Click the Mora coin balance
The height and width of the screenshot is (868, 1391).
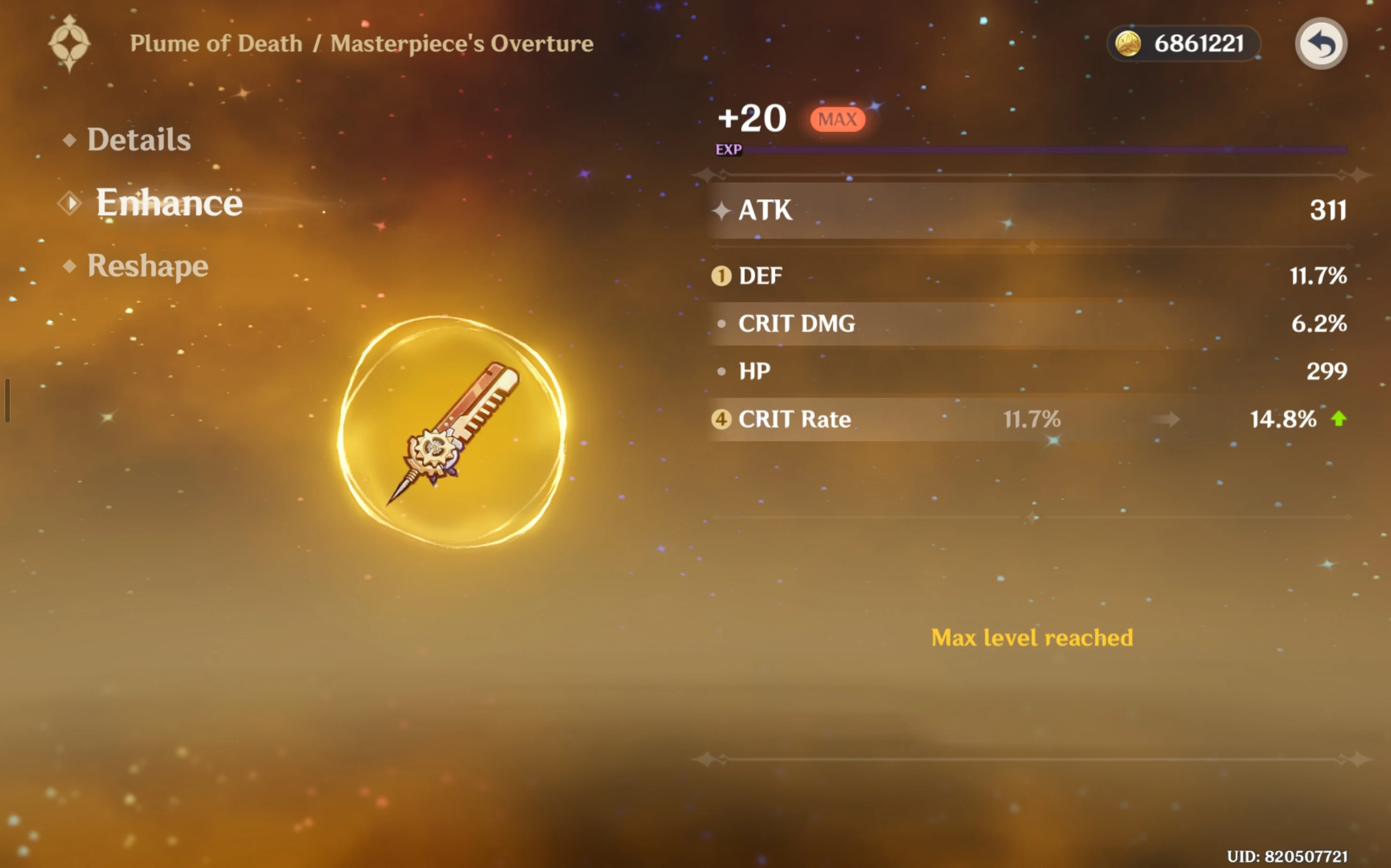(x=1184, y=44)
